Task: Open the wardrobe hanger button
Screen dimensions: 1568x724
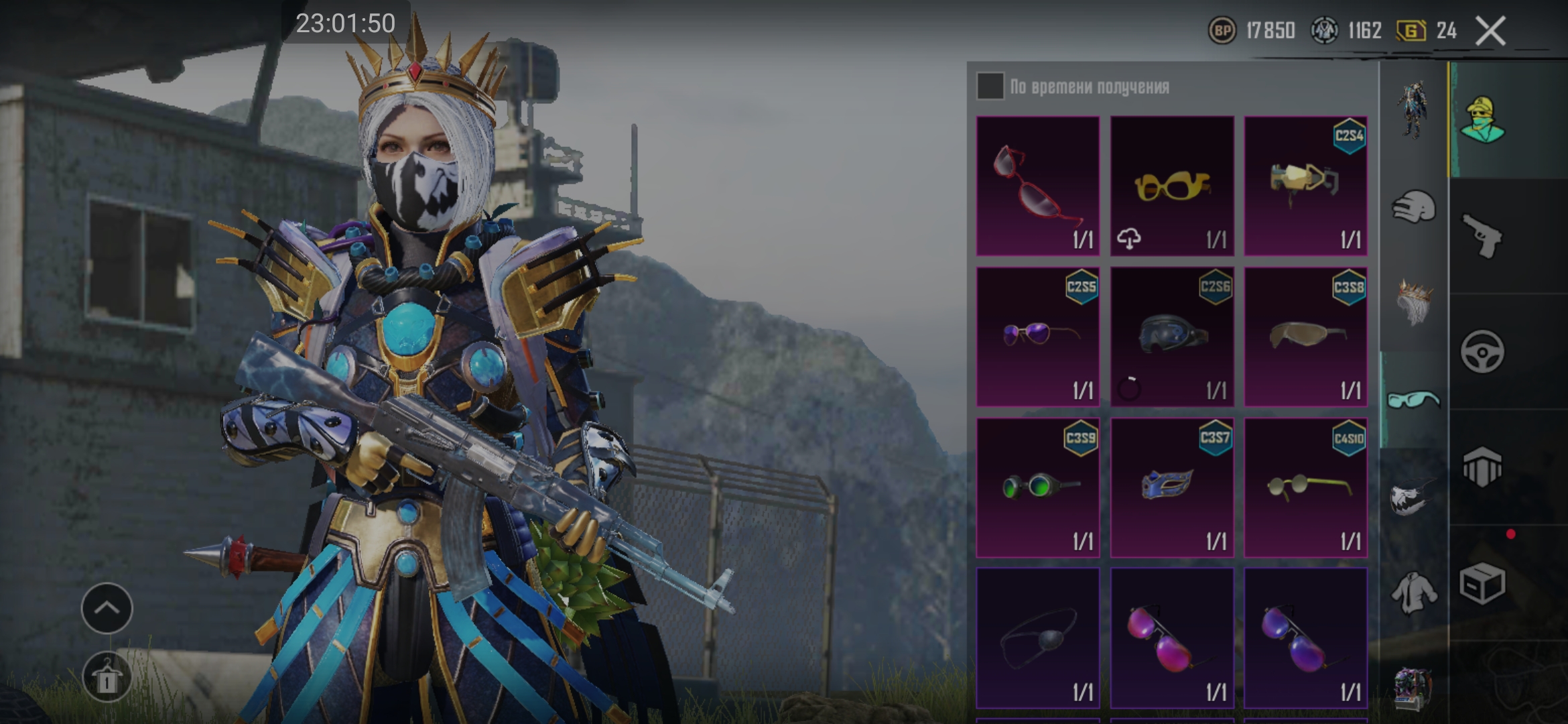Action: coord(107,677)
